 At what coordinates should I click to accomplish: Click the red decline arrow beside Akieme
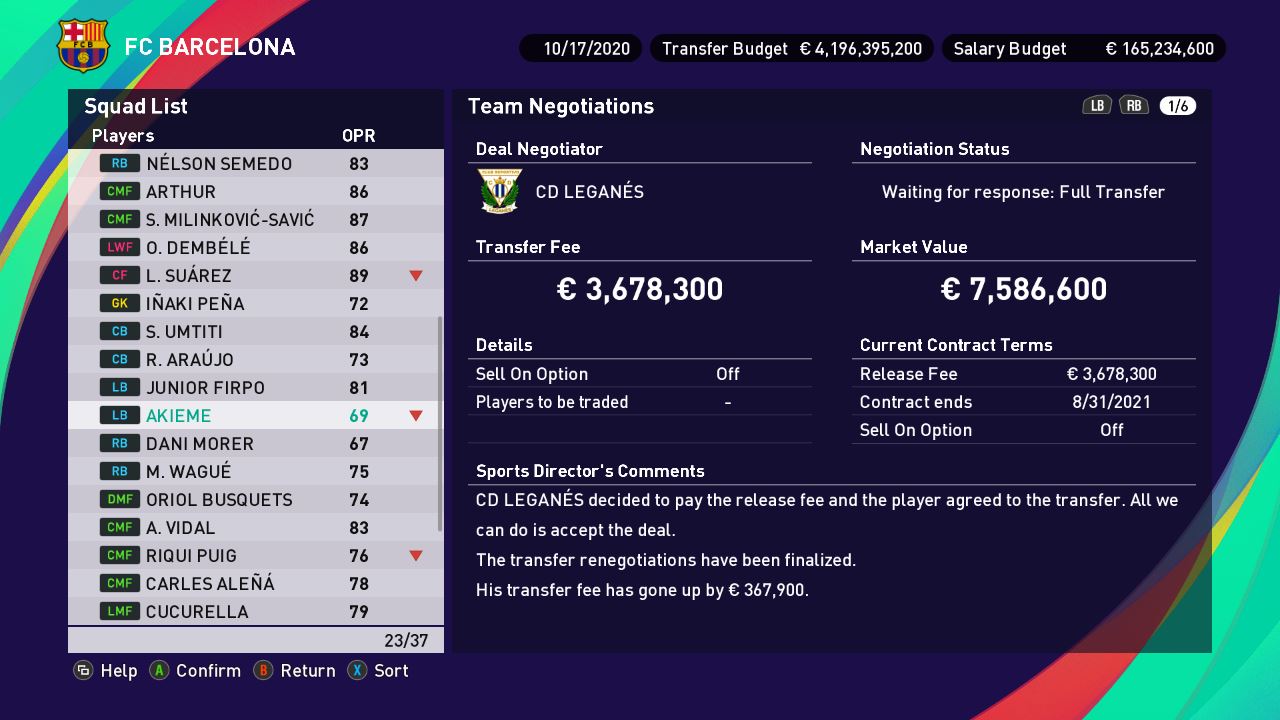pos(415,415)
